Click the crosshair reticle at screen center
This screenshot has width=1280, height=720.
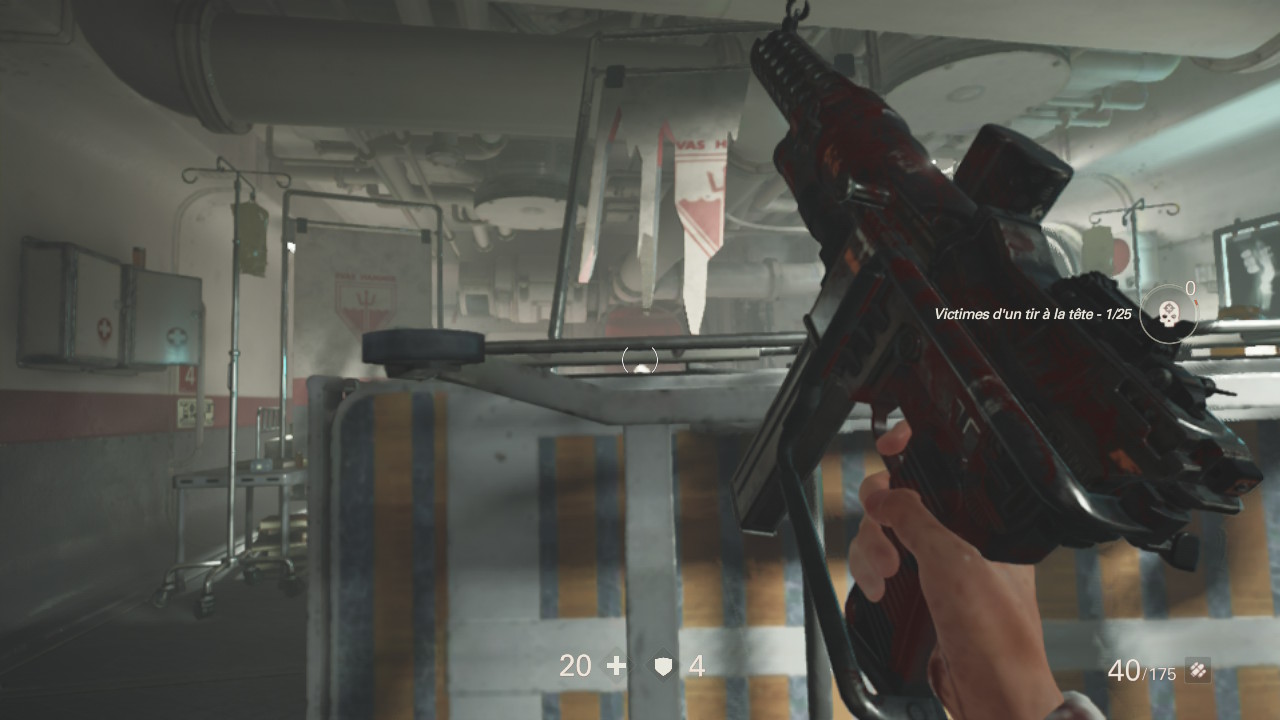click(x=638, y=359)
